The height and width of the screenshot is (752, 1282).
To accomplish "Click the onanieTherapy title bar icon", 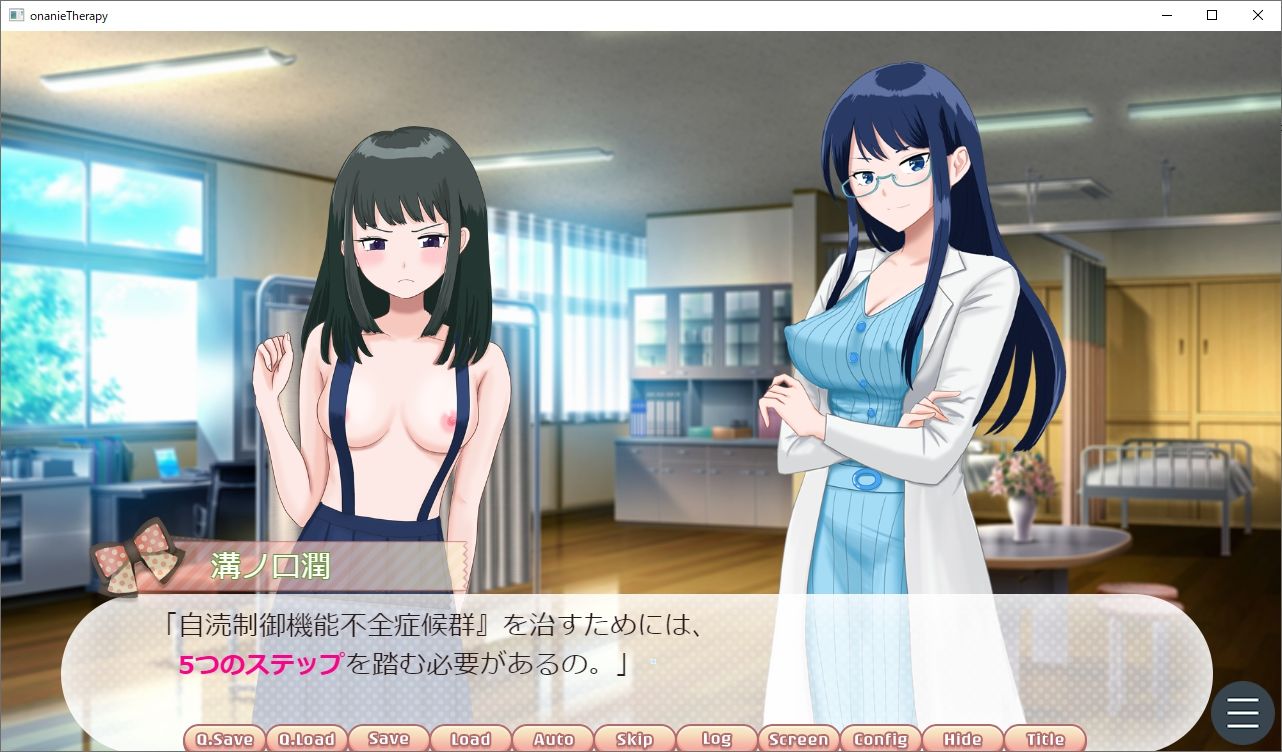I will [17, 15].
